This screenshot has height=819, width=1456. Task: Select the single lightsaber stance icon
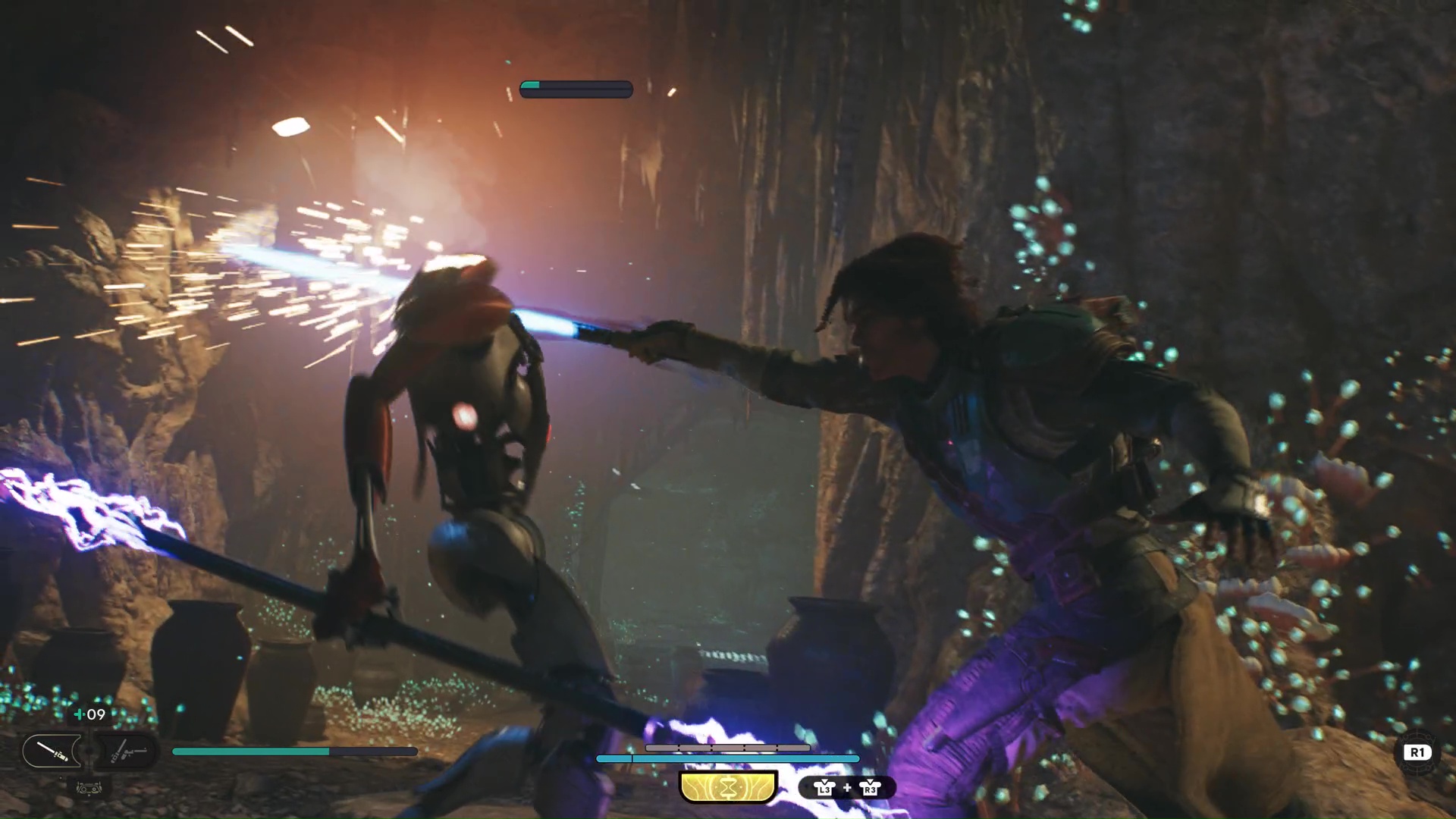click(x=52, y=752)
